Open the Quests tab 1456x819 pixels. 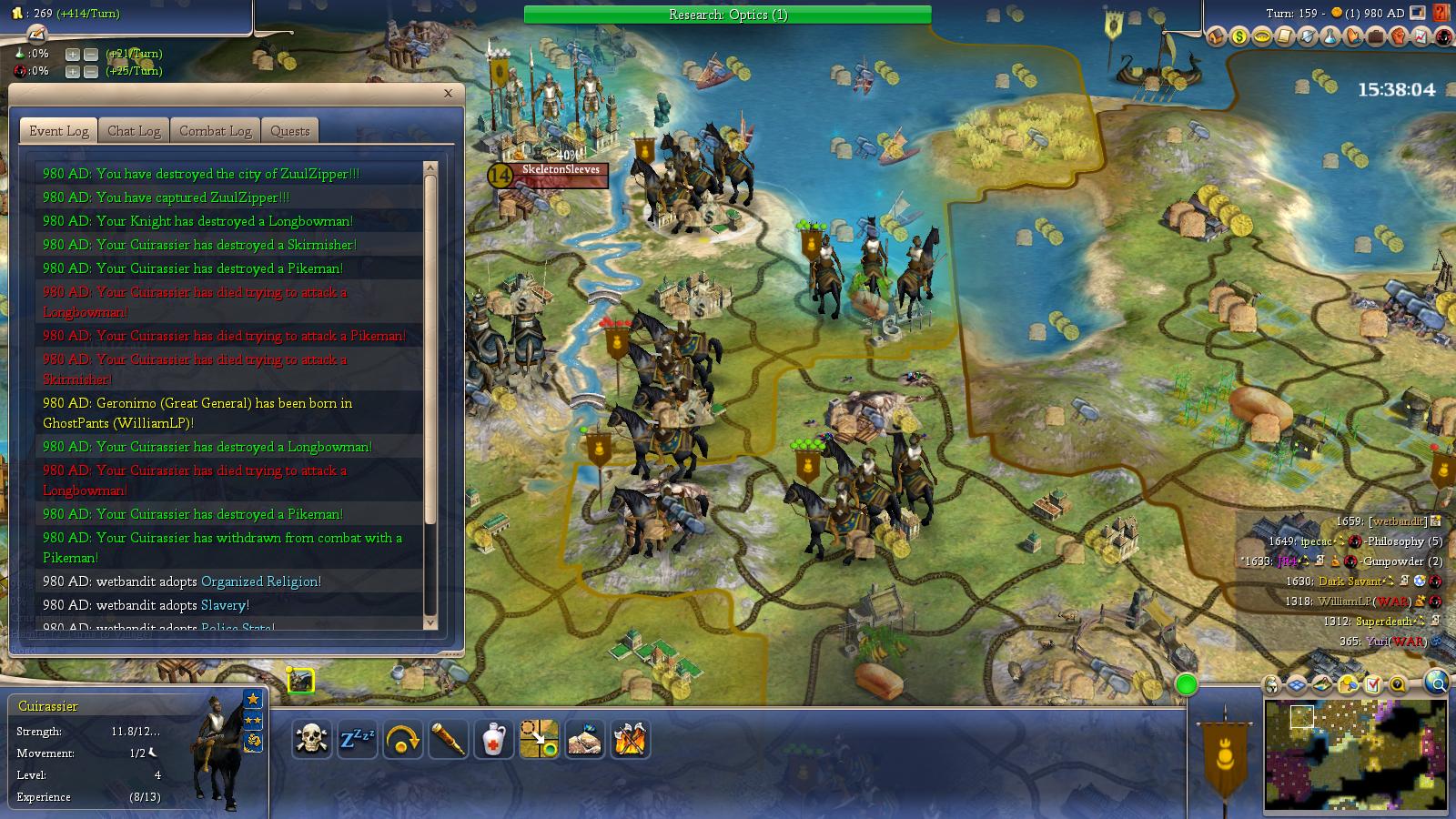click(290, 131)
